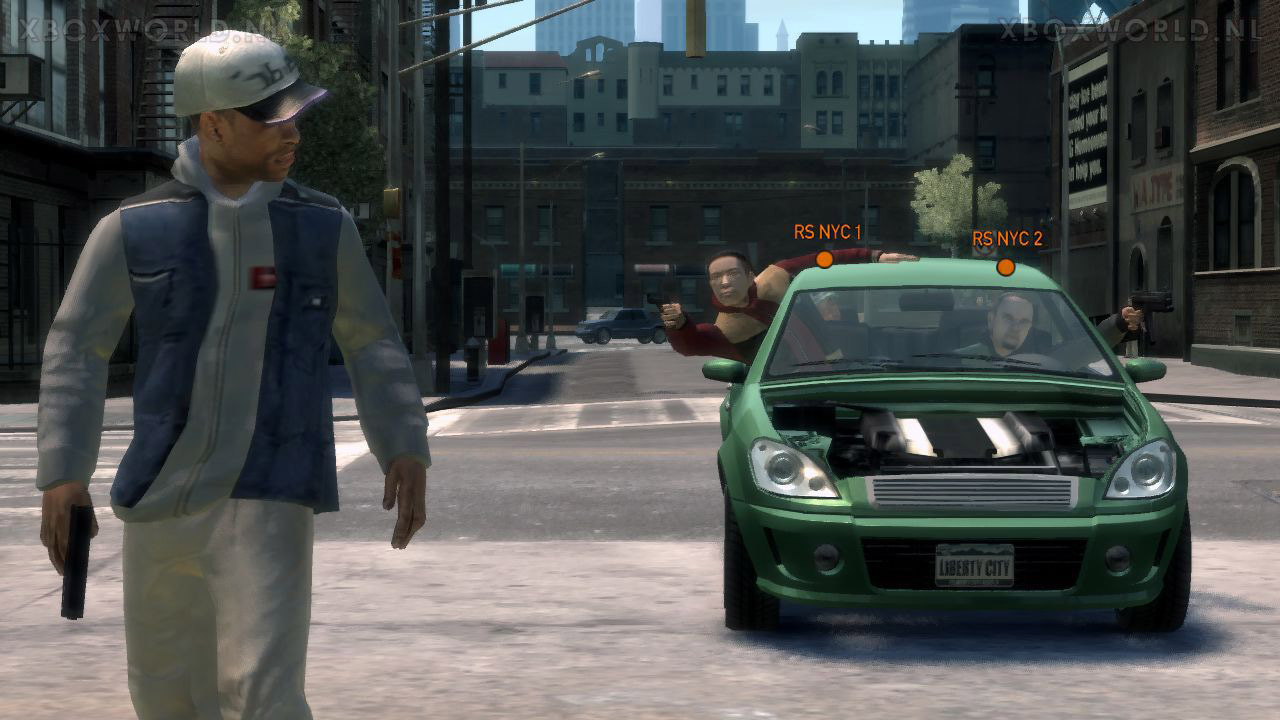Select the RS NYC 1 player marker
Screen dimensions: 1280x720
tap(824, 260)
